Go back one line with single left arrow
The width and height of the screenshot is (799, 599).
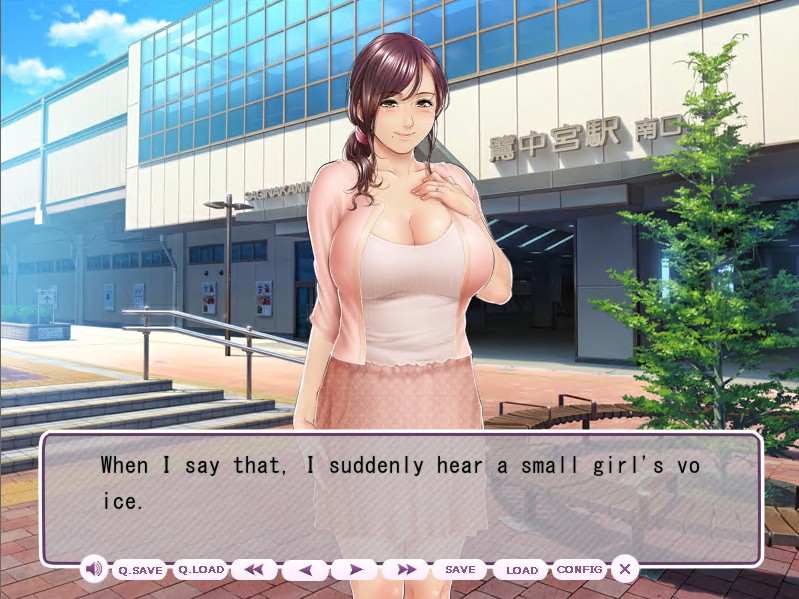pos(305,570)
